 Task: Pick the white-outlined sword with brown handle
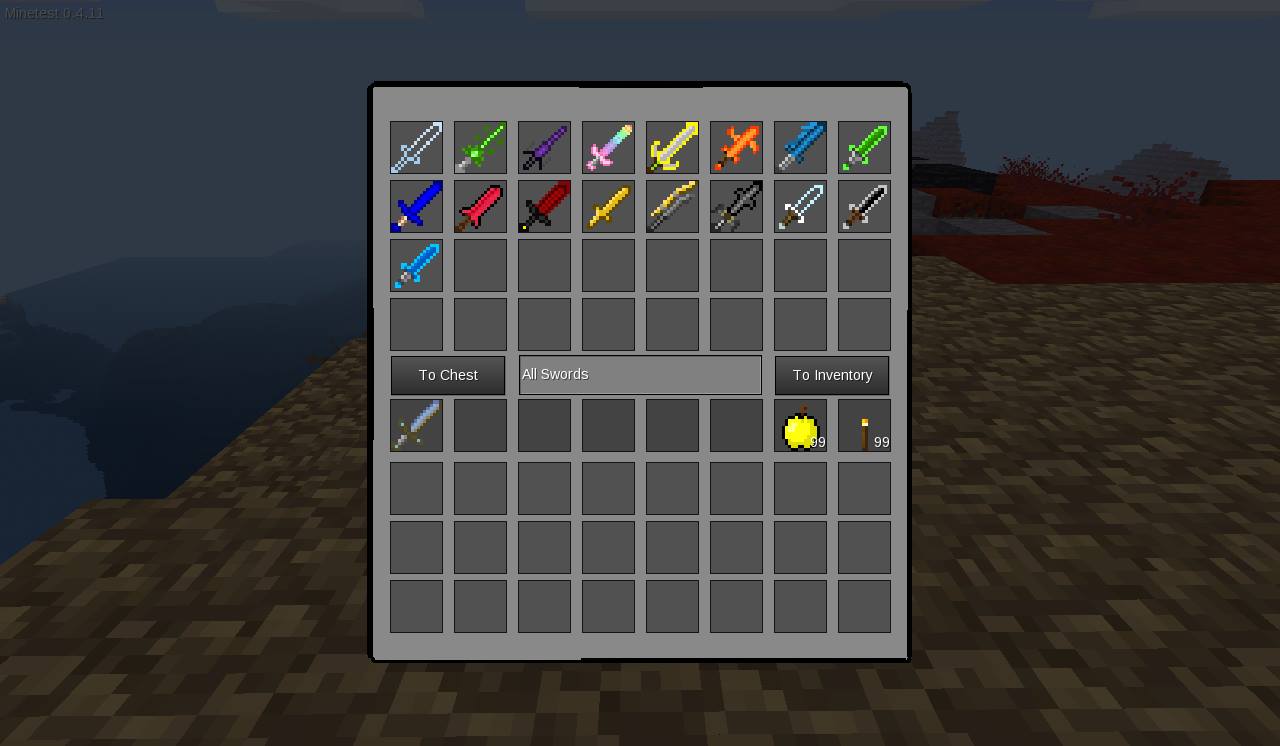(800, 206)
